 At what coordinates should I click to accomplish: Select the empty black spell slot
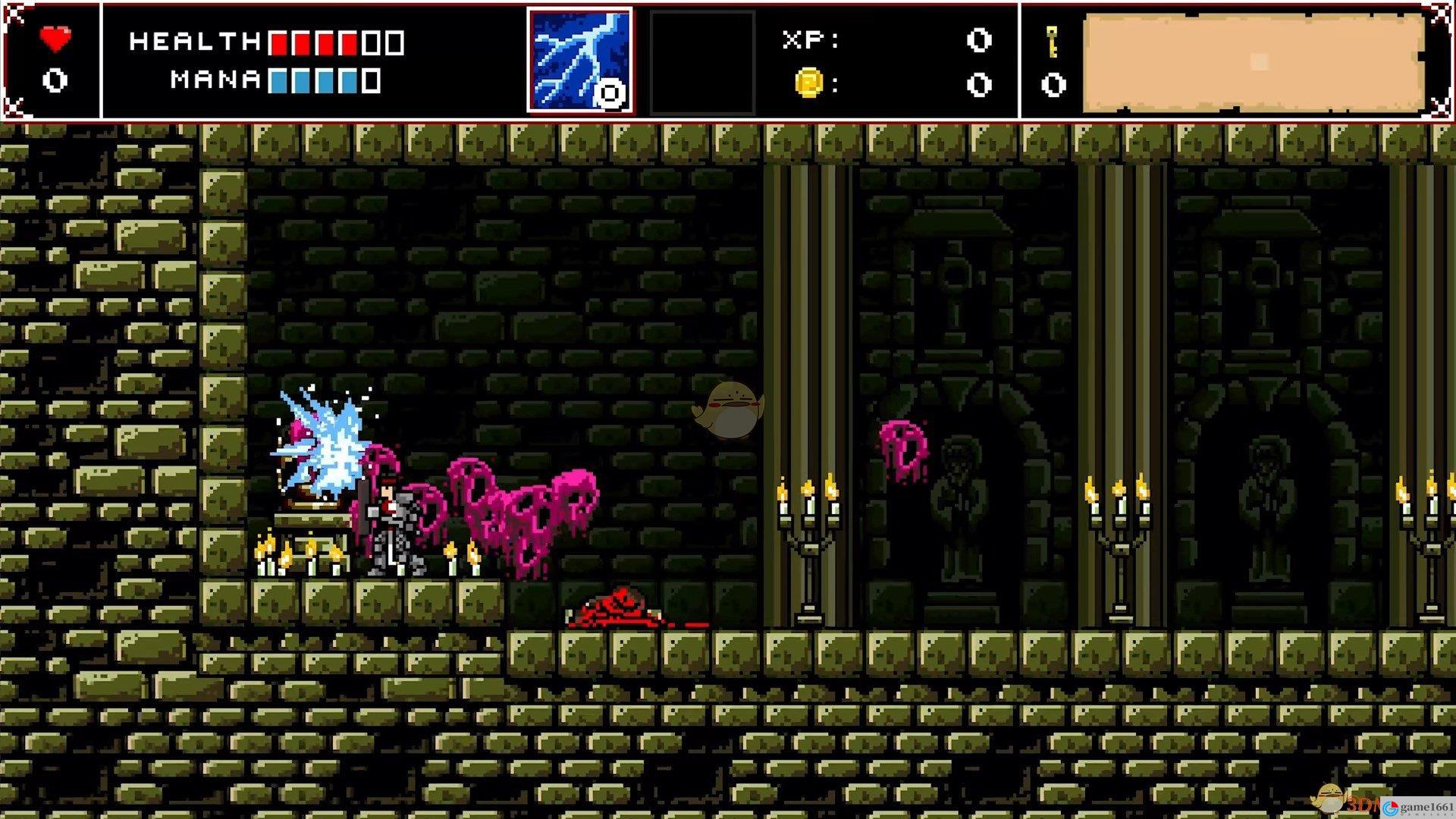tap(702, 61)
